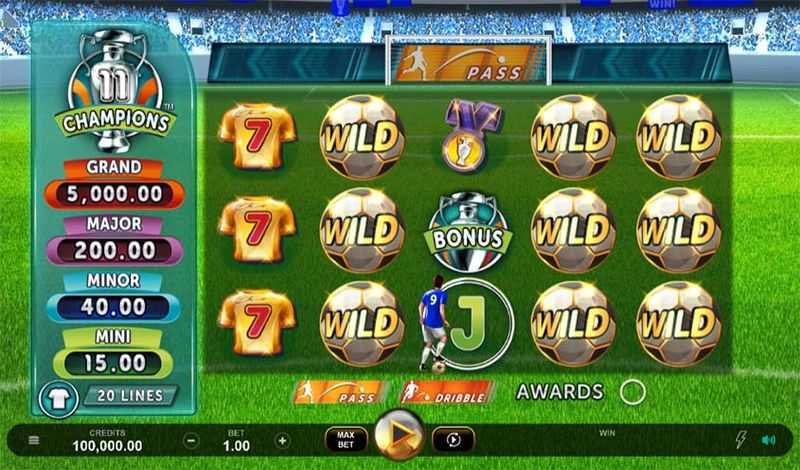
Task: Mute the game sound via speaker icon
Action: point(768,439)
